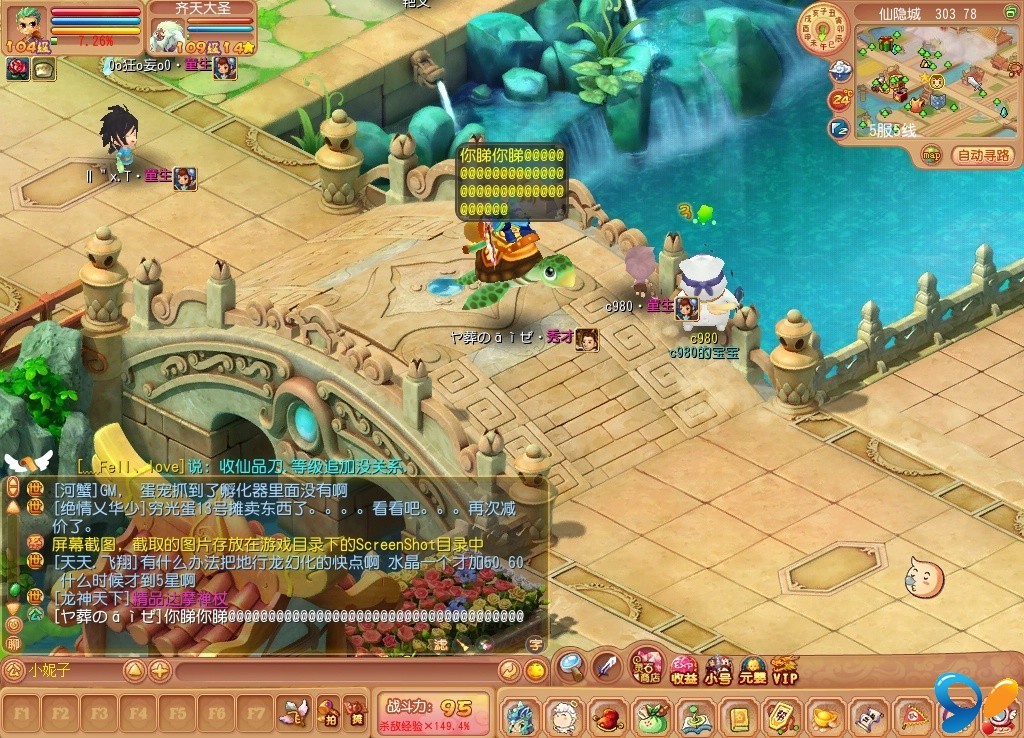
Task: Open the VIP dragon menu
Action: pyautogui.click(x=785, y=670)
